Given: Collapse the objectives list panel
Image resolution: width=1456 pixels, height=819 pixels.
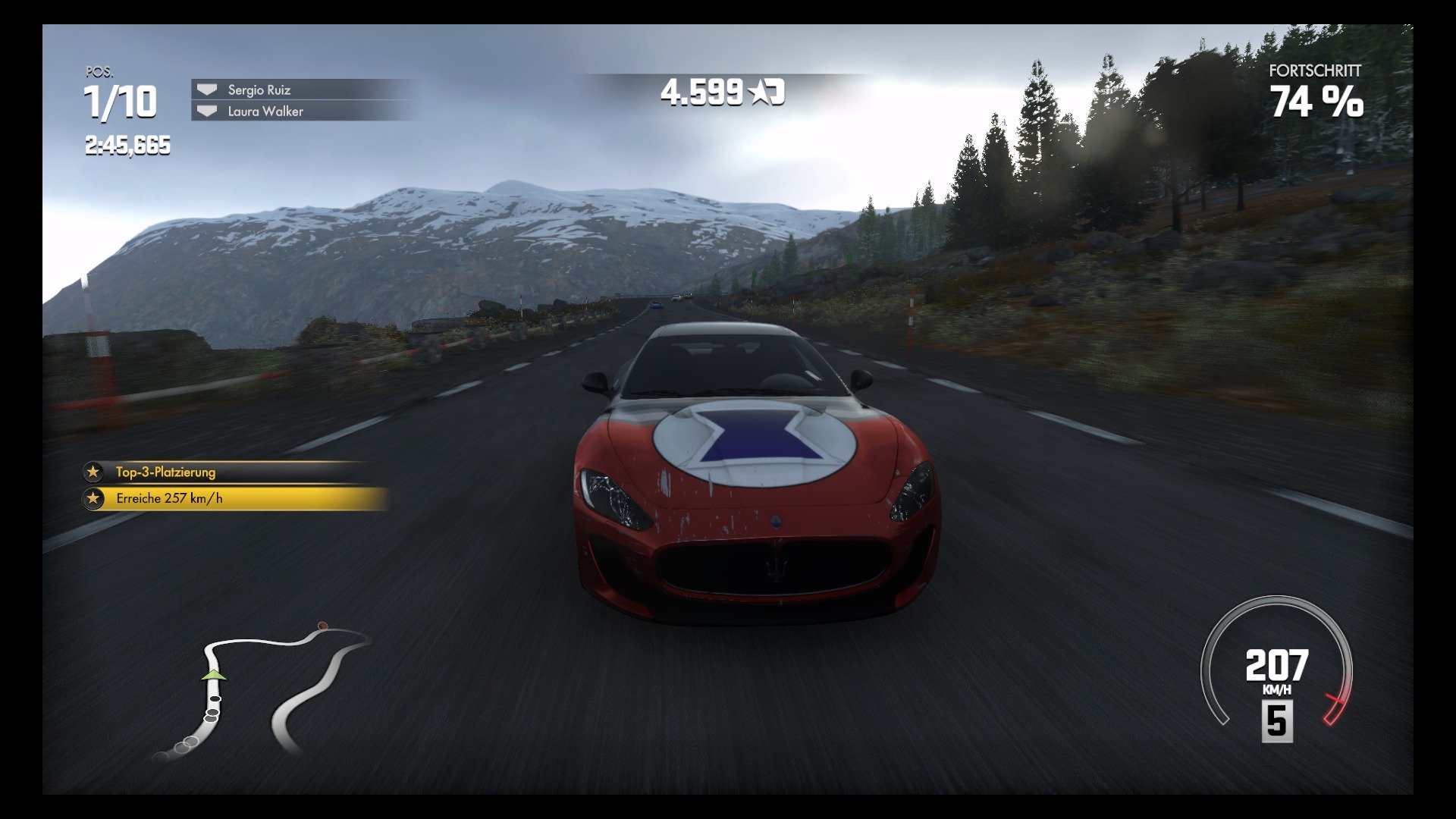Looking at the screenshot, I should point(227,485).
